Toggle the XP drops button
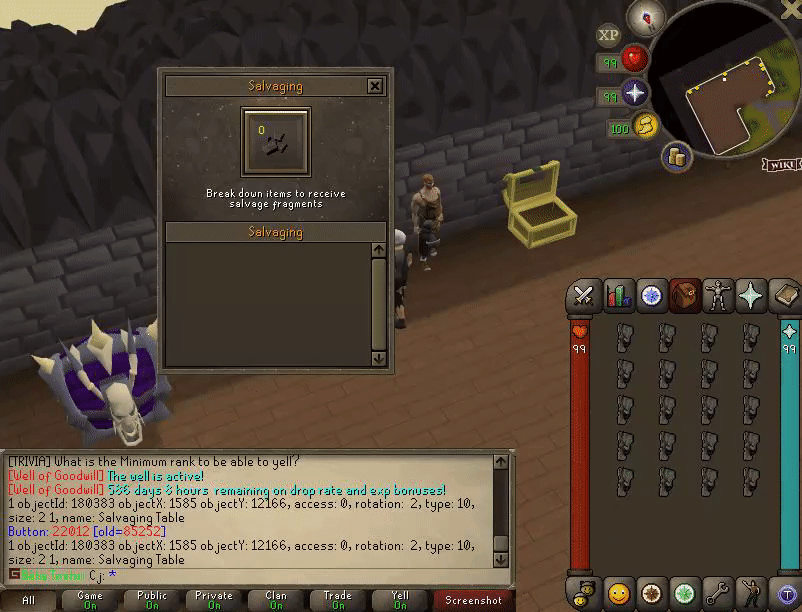This screenshot has height=612, width=802. (608, 35)
